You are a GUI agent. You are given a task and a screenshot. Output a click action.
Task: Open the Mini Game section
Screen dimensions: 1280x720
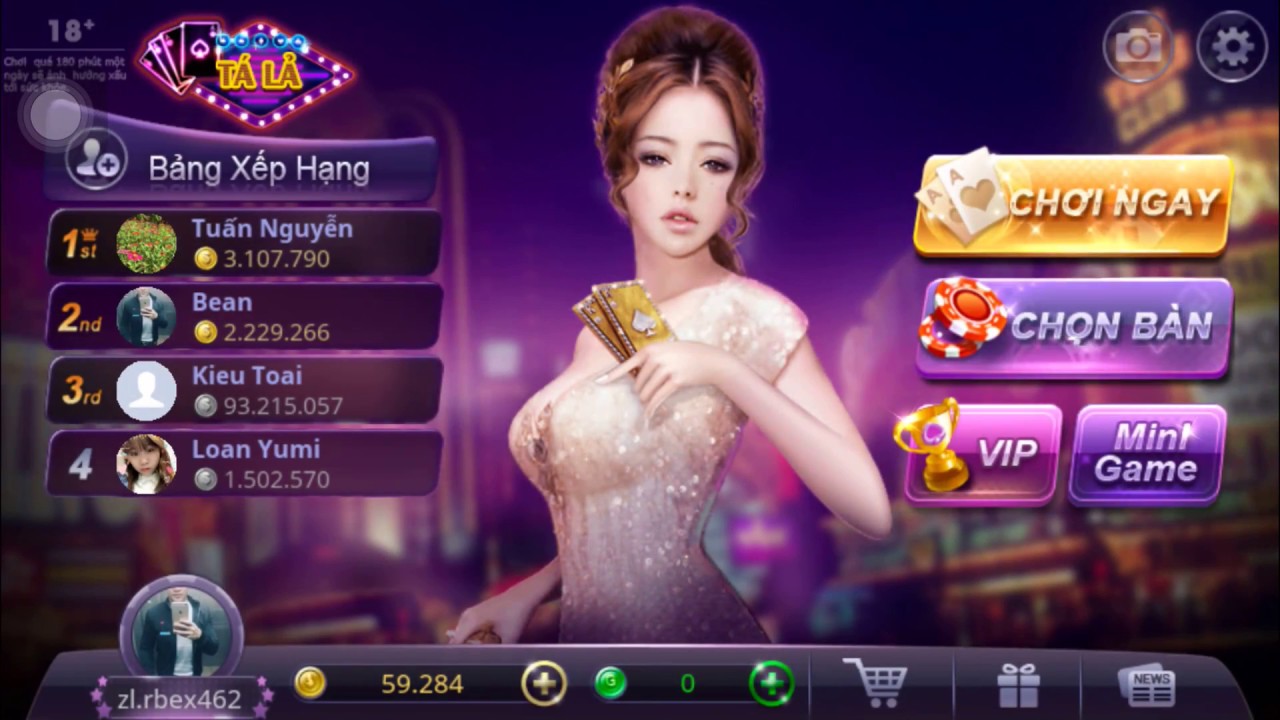coord(1146,455)
